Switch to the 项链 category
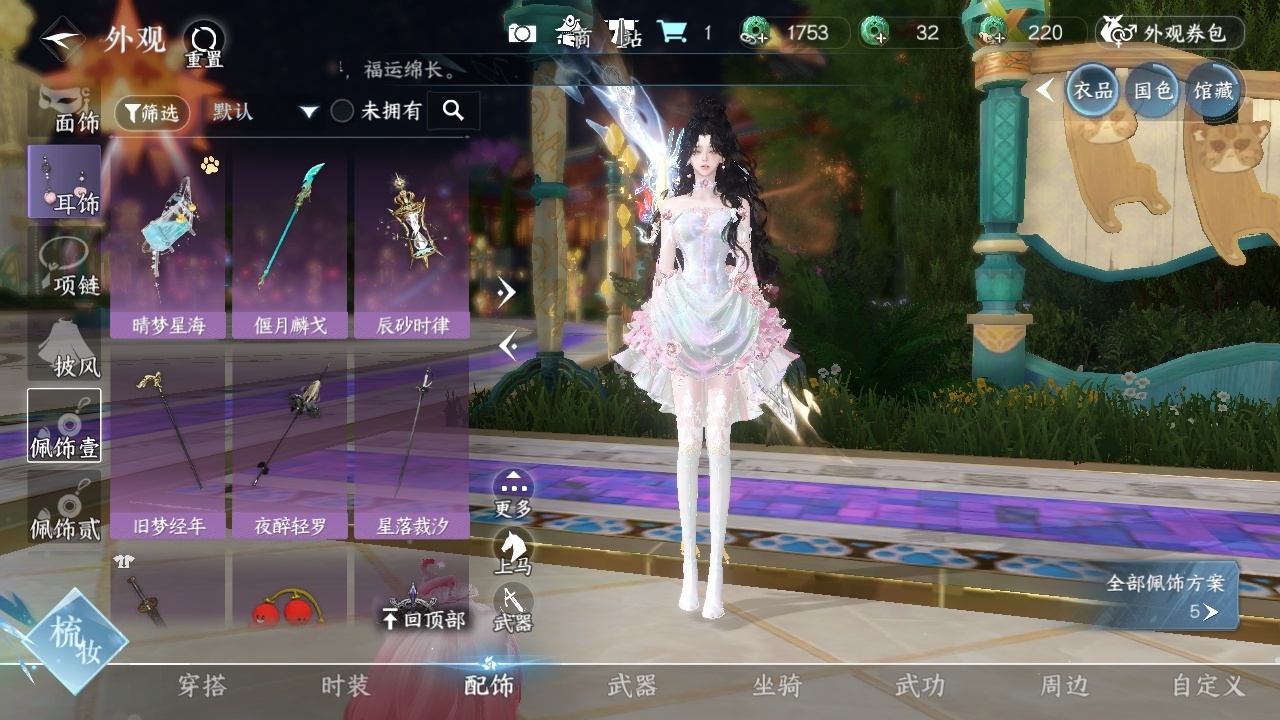1280x720 pixels. (x=66, y=263)
